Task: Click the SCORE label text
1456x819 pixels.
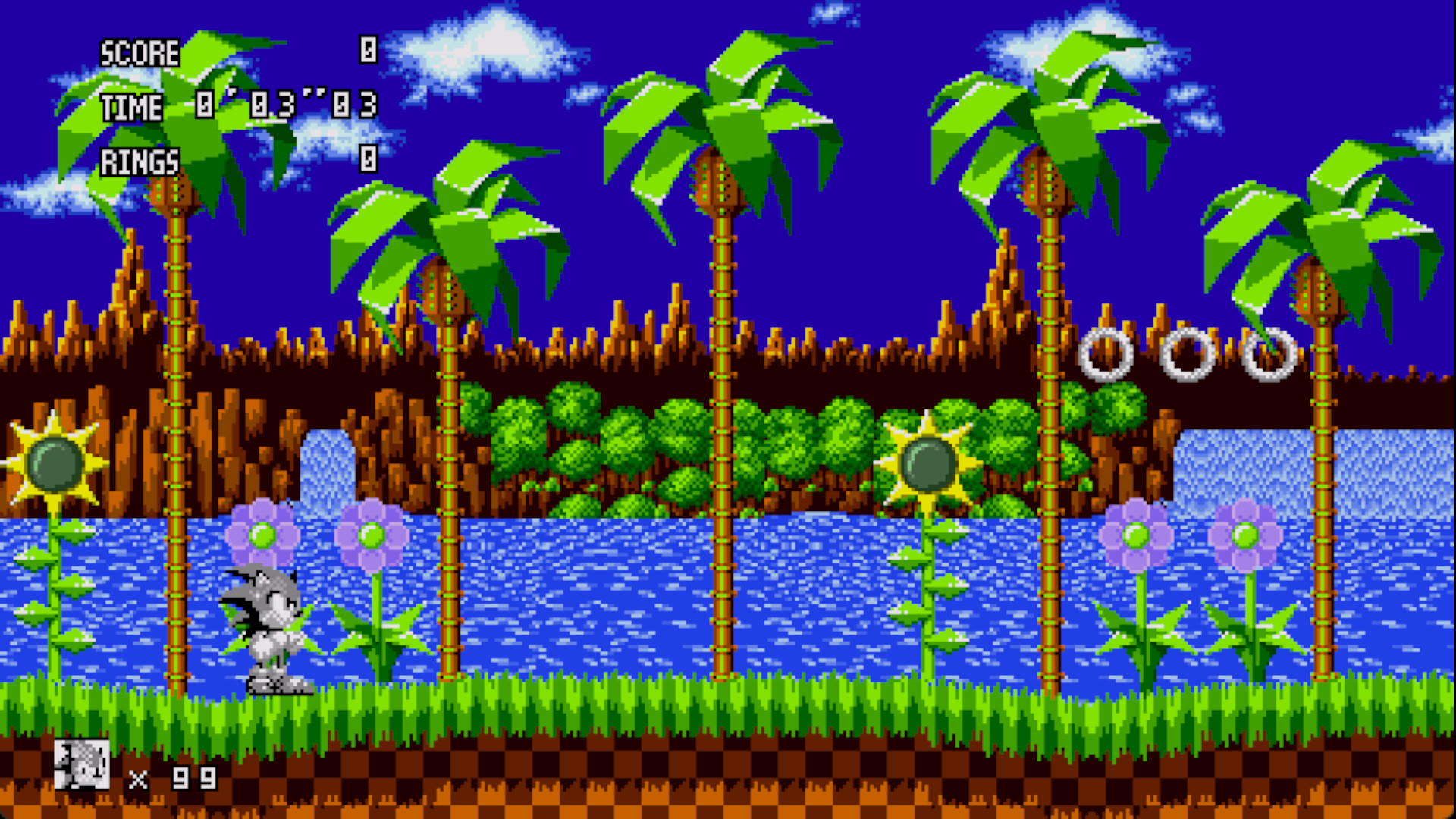Action: 139,53
